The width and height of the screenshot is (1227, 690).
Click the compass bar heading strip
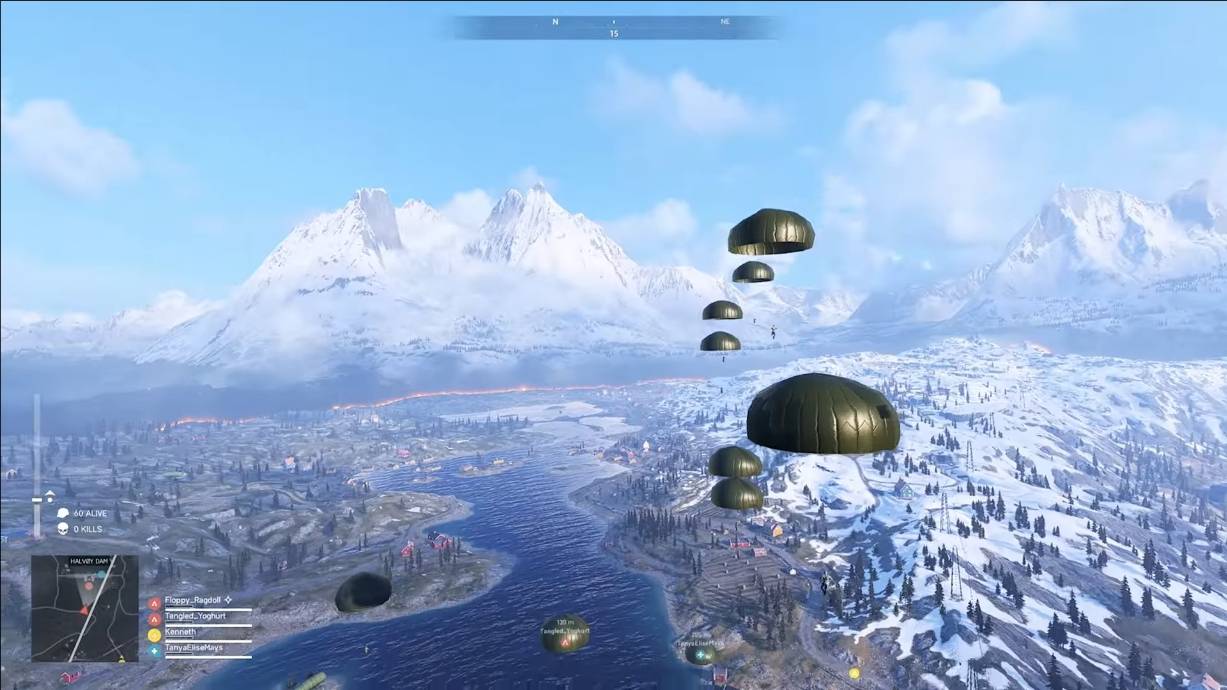pyautogui.click(x=613, y=27)
